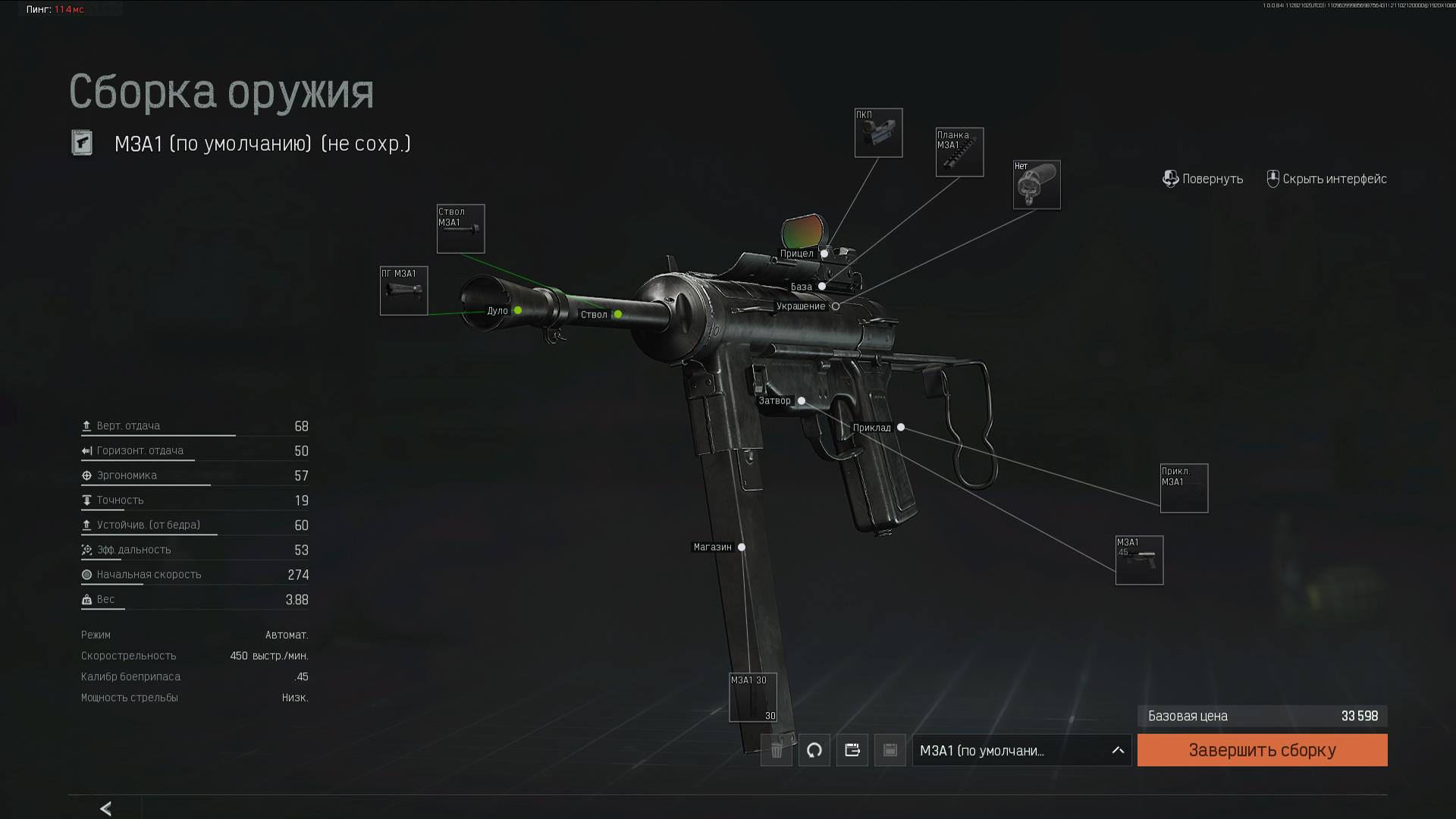The height and width of the screenshot is (819, 1456).
Task: Click the circular arrow reset button
Action: click(814, 750)
